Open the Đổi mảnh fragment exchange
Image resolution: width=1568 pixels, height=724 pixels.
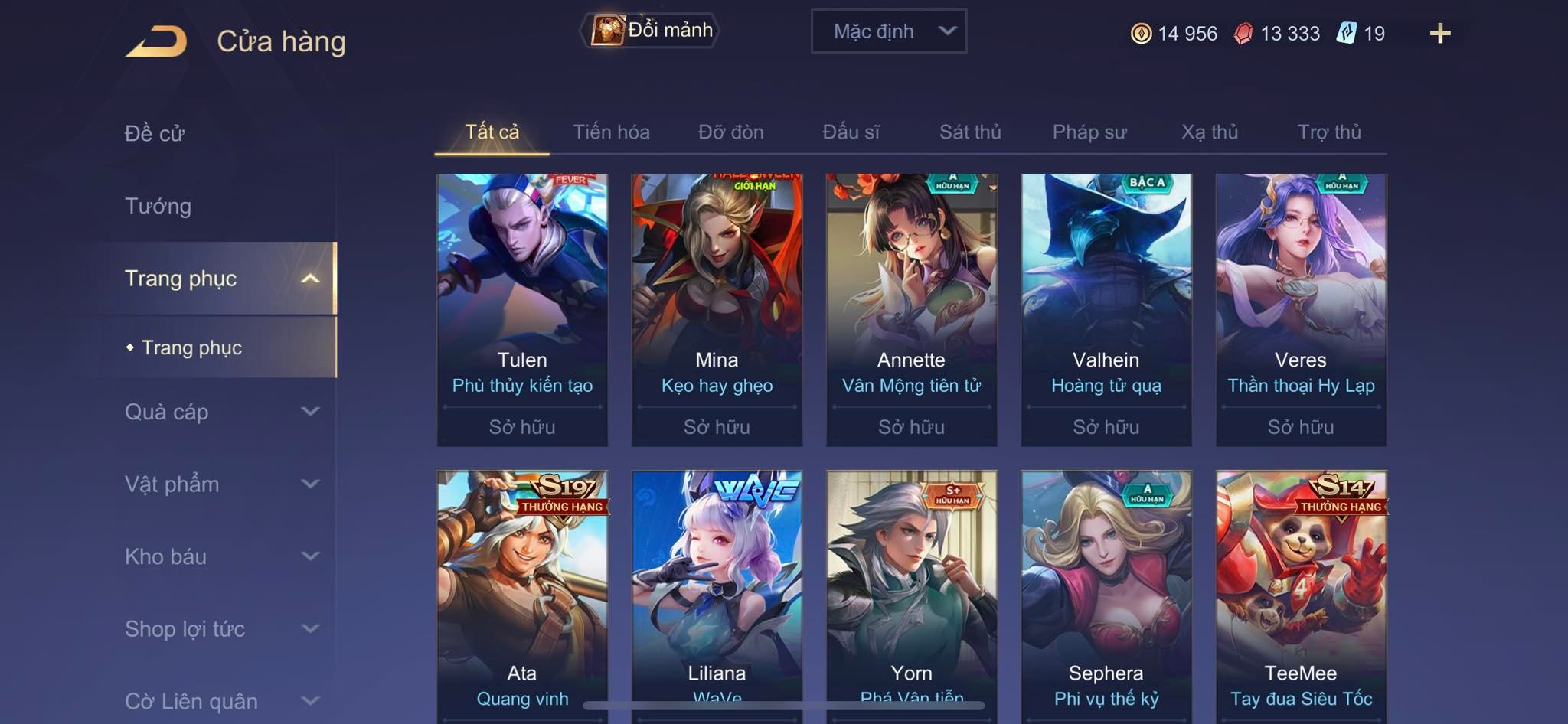coord(650,31)
